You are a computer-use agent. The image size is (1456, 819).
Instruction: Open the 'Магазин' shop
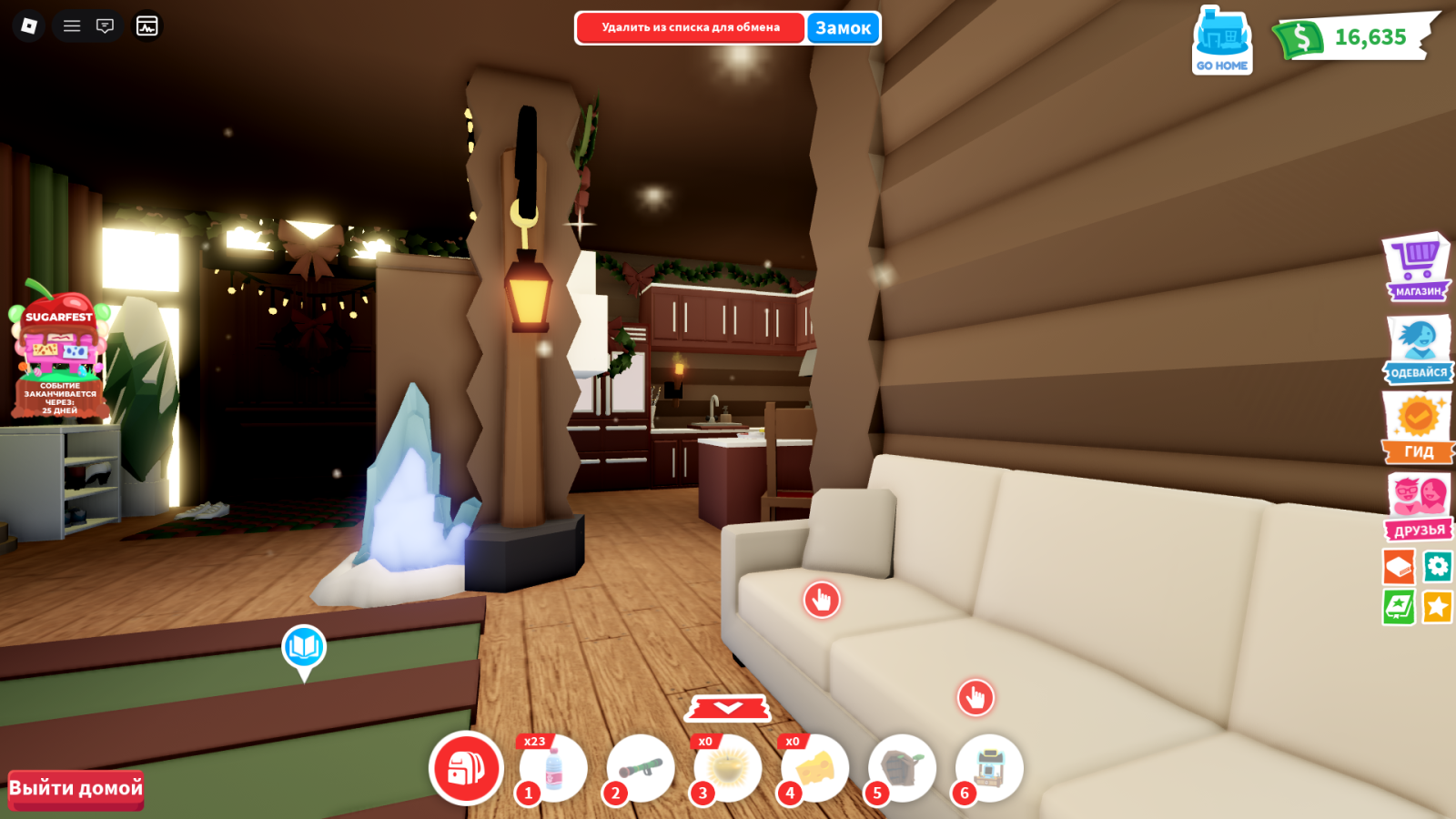coord(1417,268)
